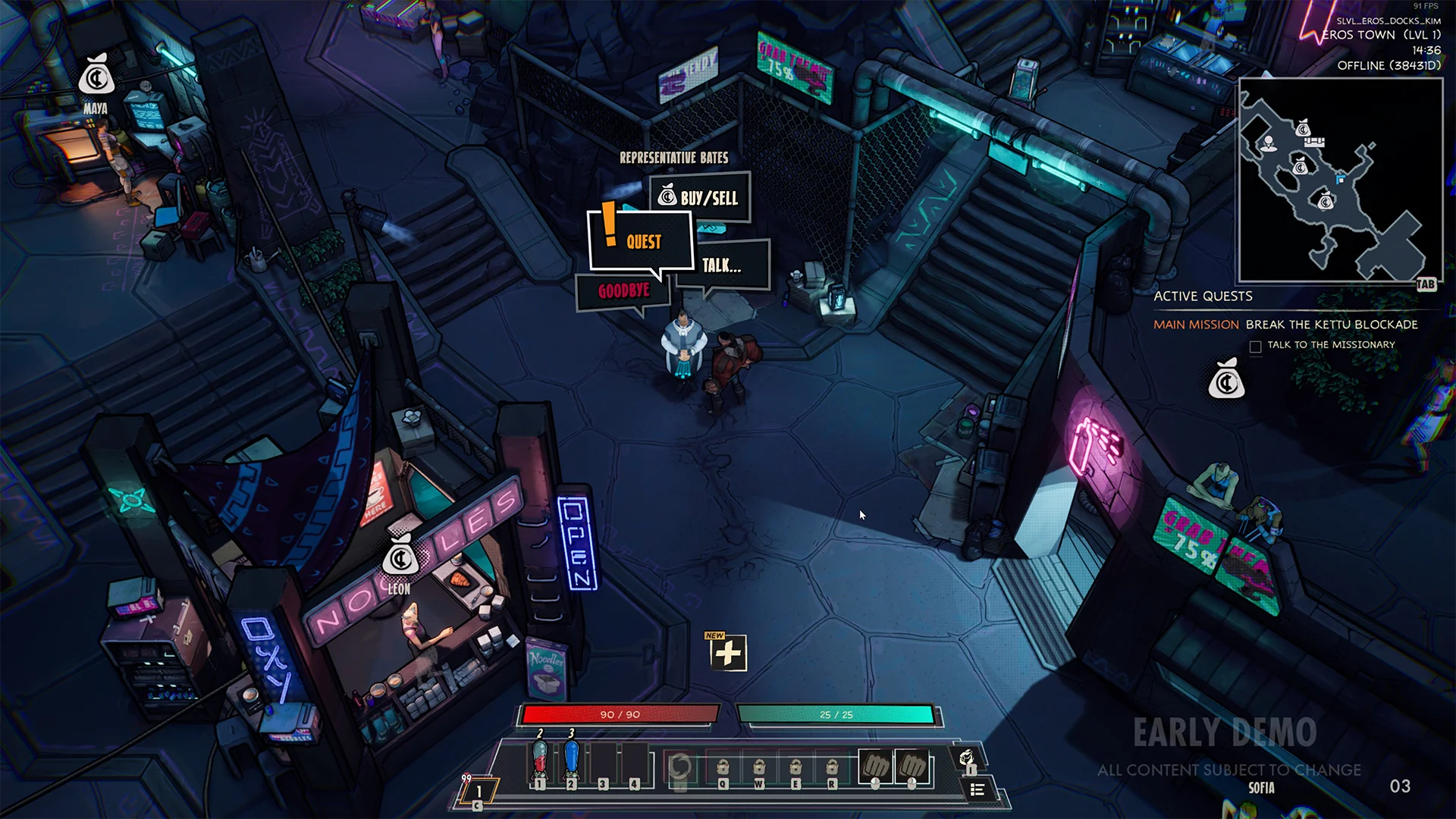
Task: Use the red capsule in hotbar slot 1
Action: click(540, 762)
